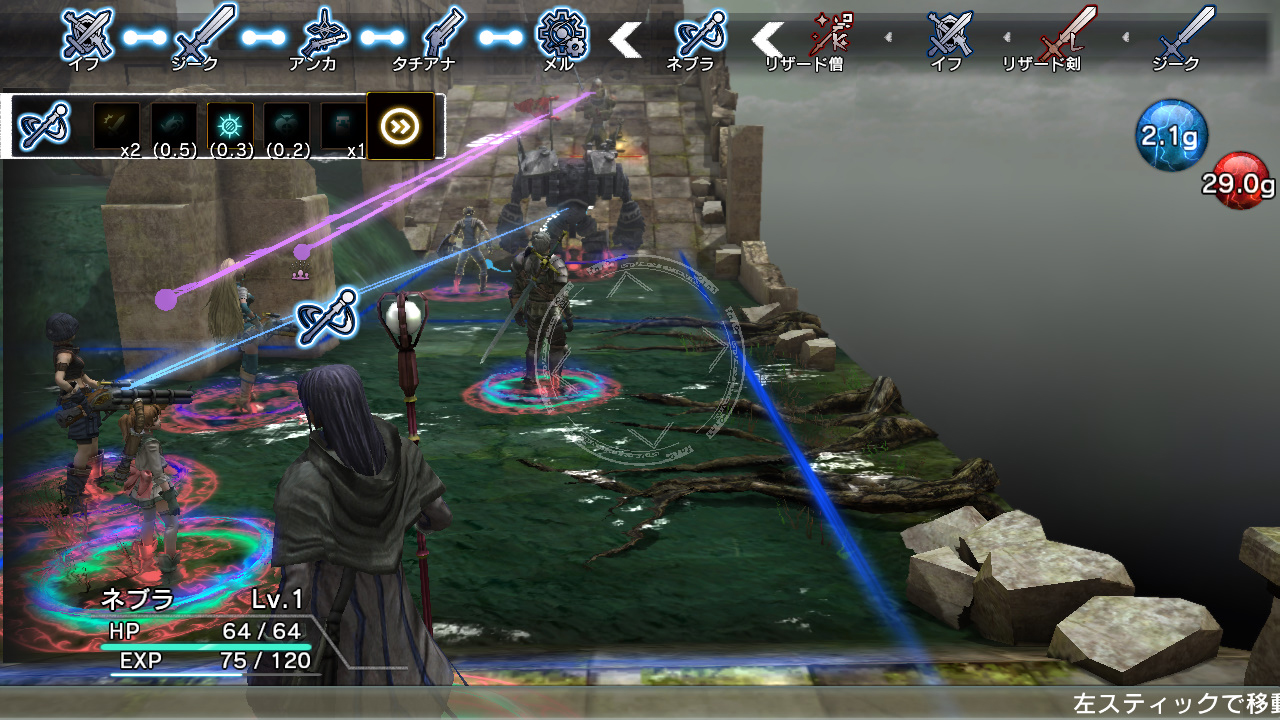
Task: Choose the skill slot labeled x2
Action: (116, 126)
